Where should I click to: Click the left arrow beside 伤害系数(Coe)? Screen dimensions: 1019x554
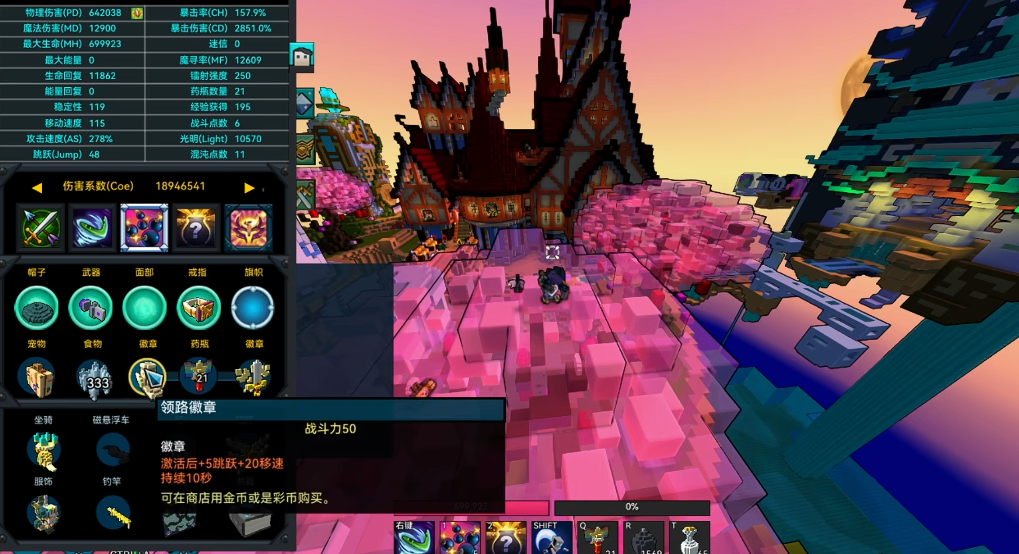pyautogui.click(x=37, y=187)
